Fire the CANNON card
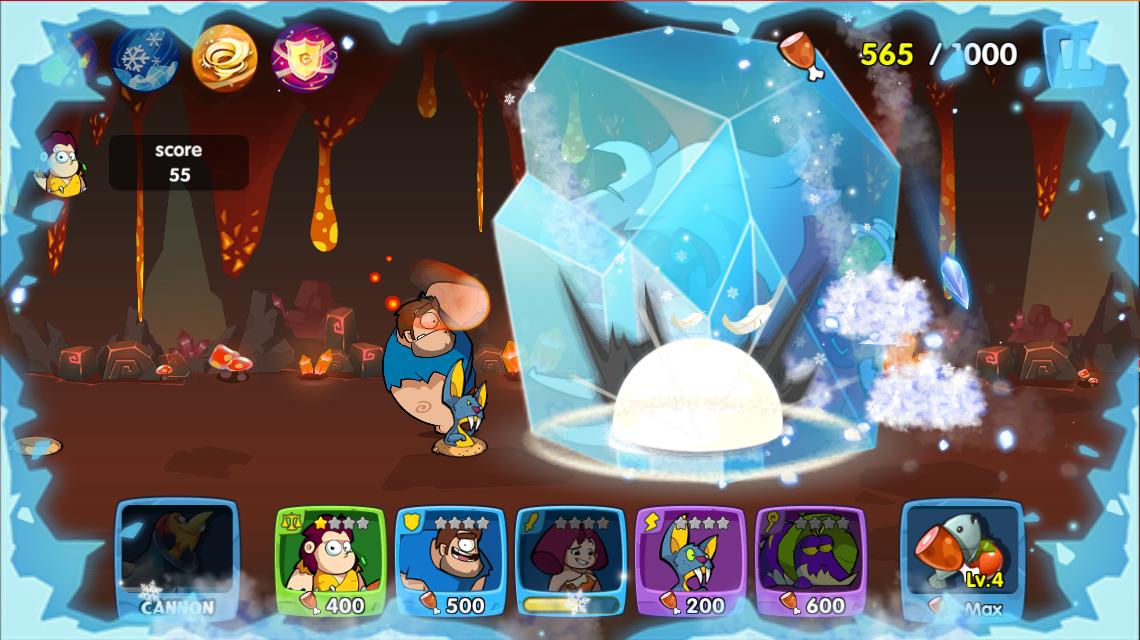 coord(177,561)
